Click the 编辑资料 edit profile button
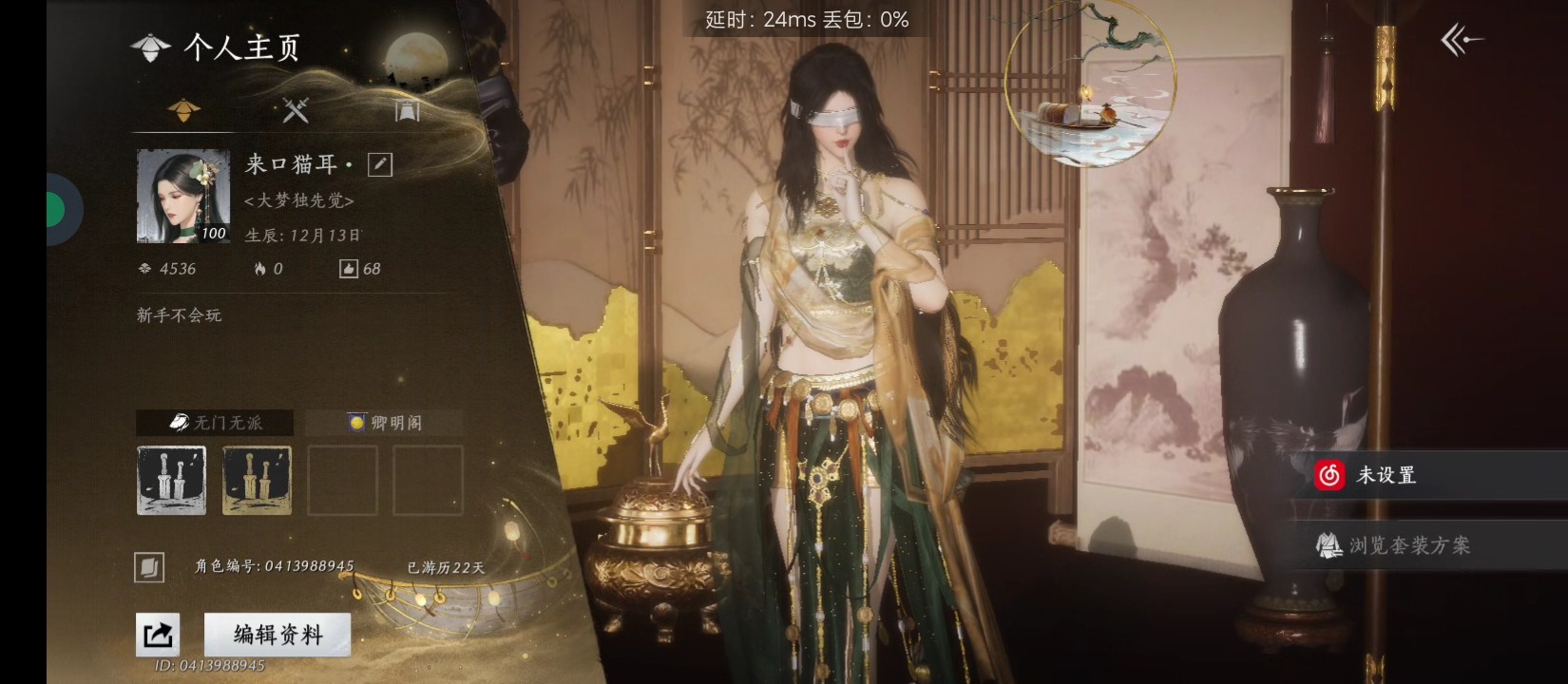Viewport: 1568px width, 684px height. pyautogui.click(x=277, y=634)
